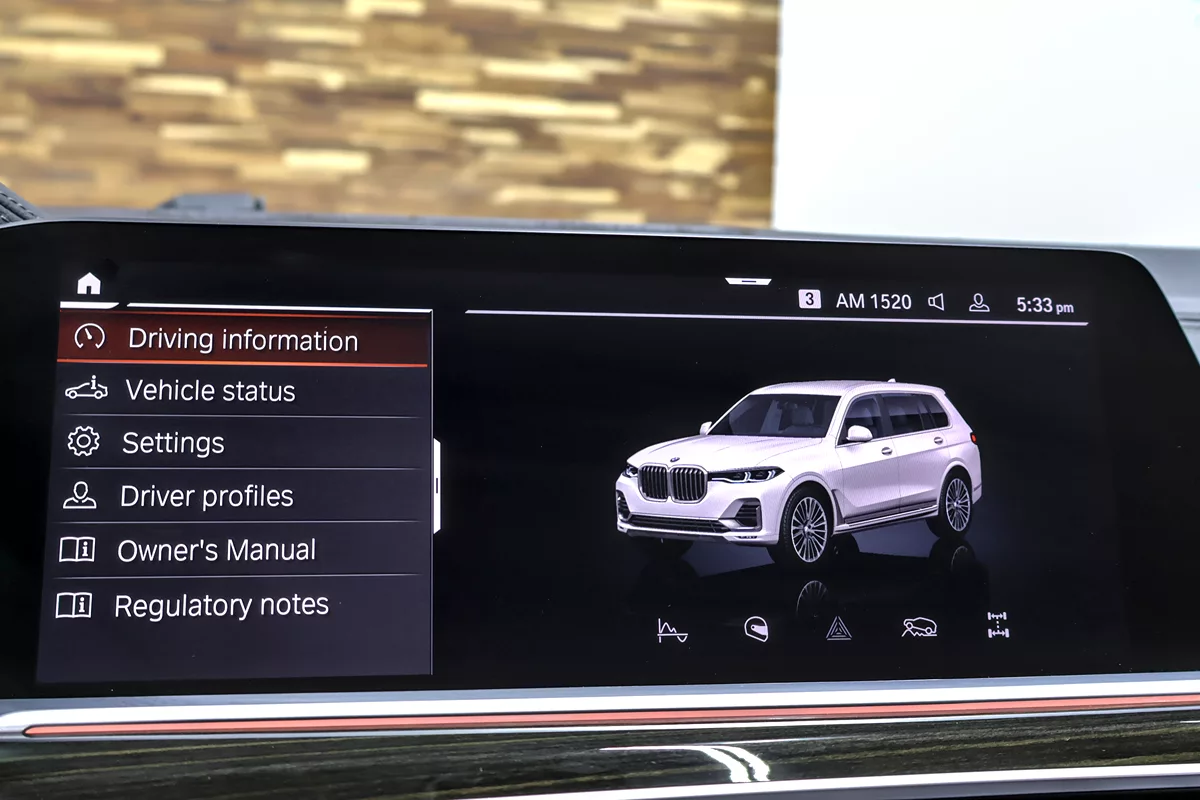
Task: Open the driver profile icon in status bar
Action: 979,303
